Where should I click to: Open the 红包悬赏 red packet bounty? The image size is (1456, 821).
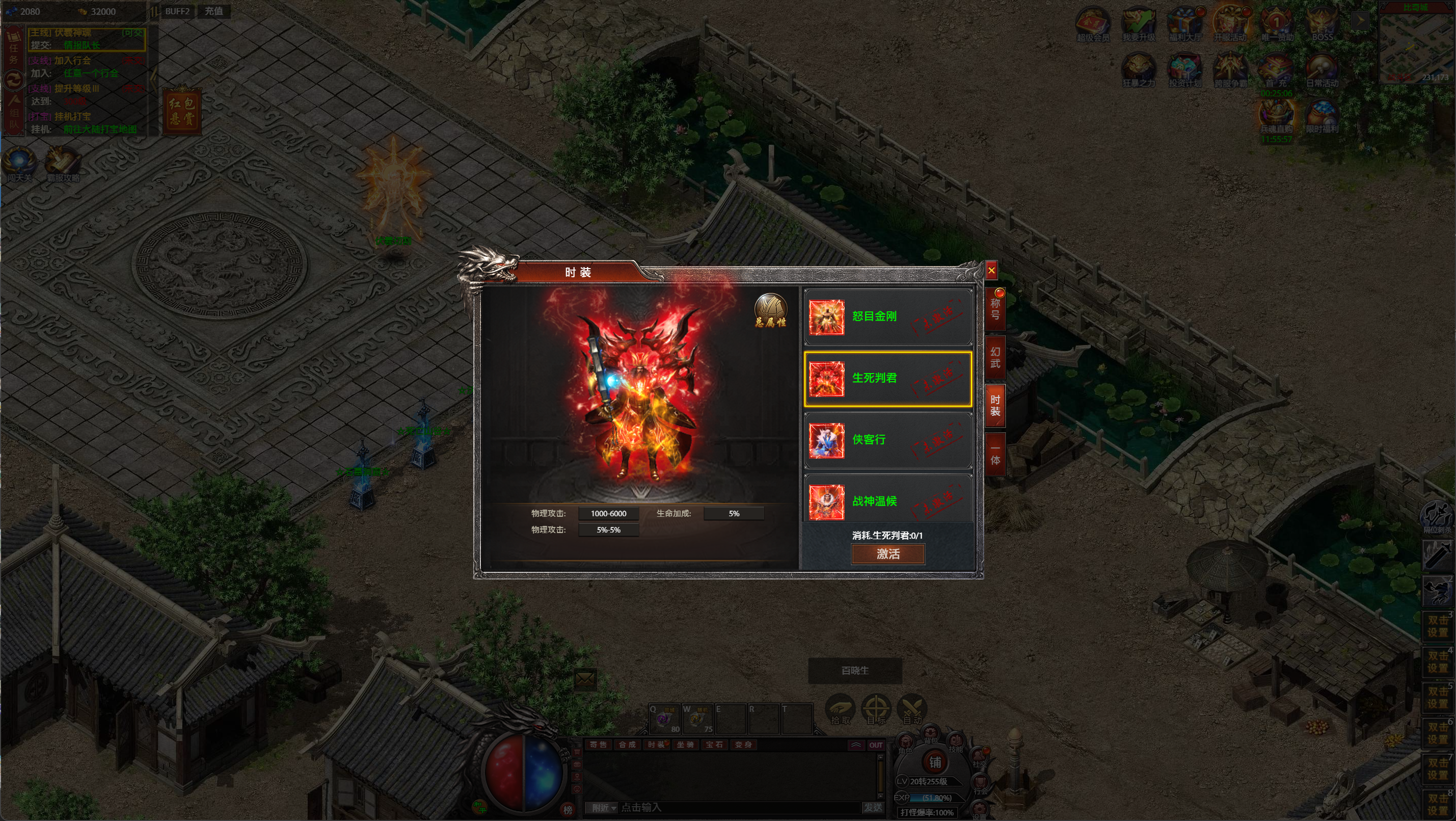click(182, 111)
